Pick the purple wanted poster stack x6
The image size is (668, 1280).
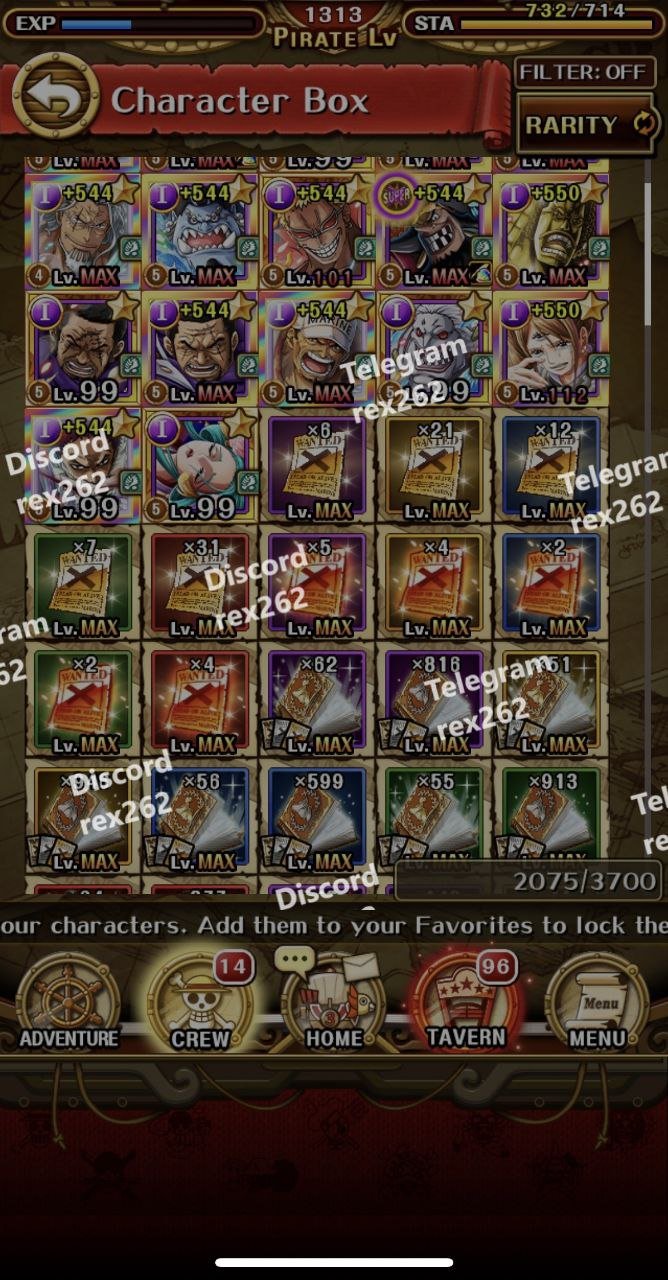(x=317, y=467)
